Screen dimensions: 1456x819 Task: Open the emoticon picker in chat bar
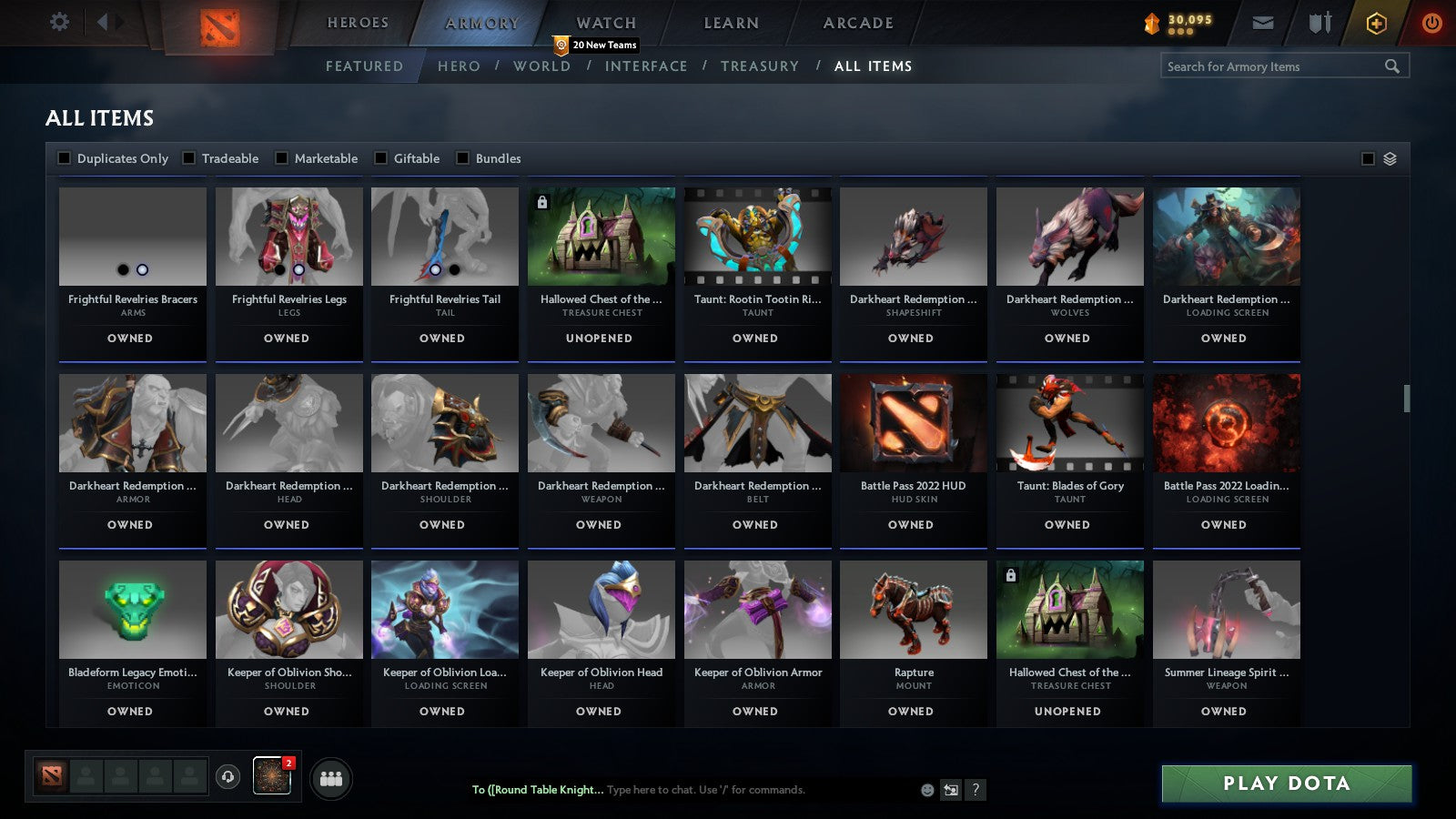pyautogui.click(x=925, y=790)
